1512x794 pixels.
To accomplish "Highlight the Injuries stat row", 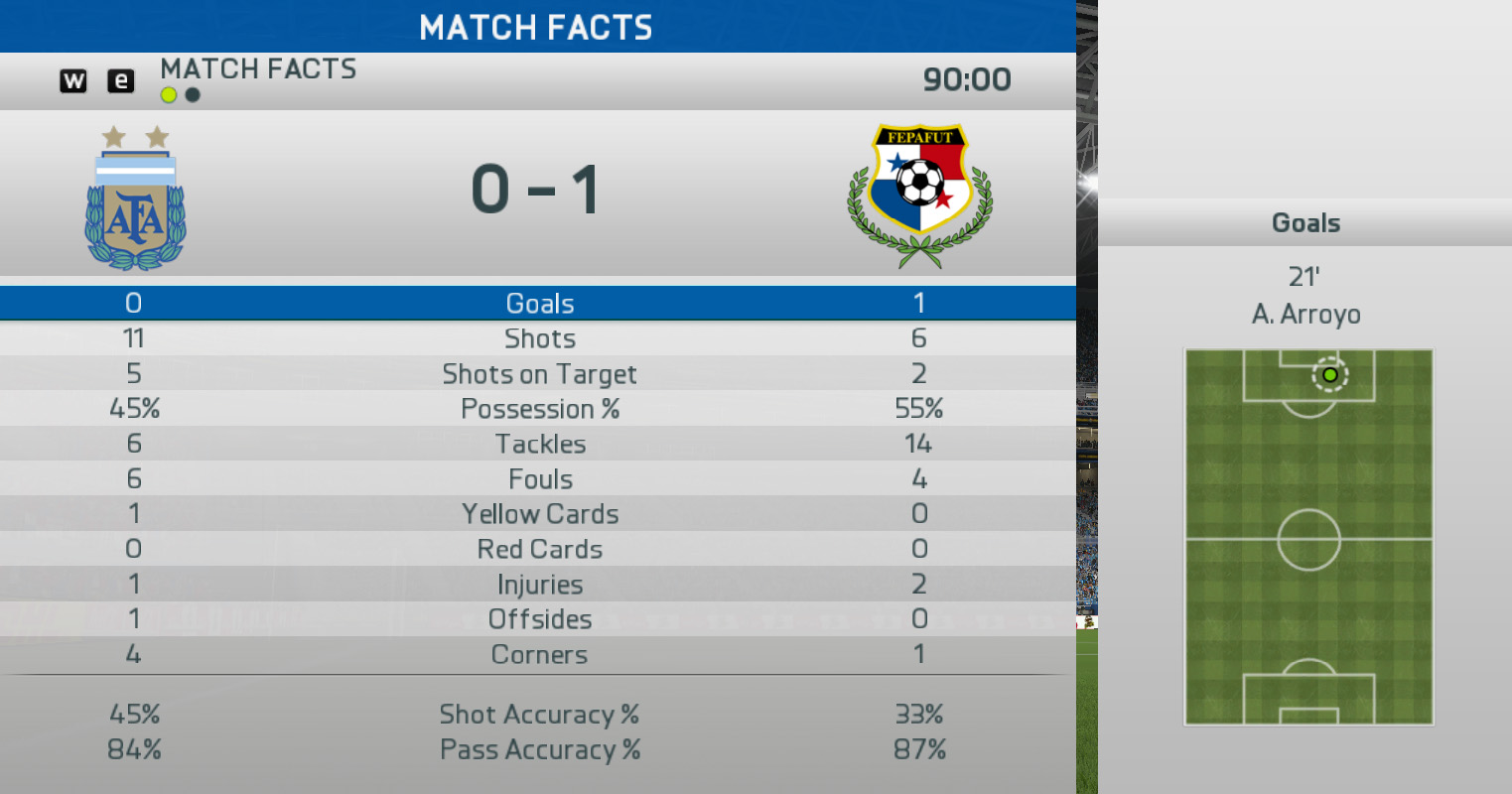I will pos(539,585).
